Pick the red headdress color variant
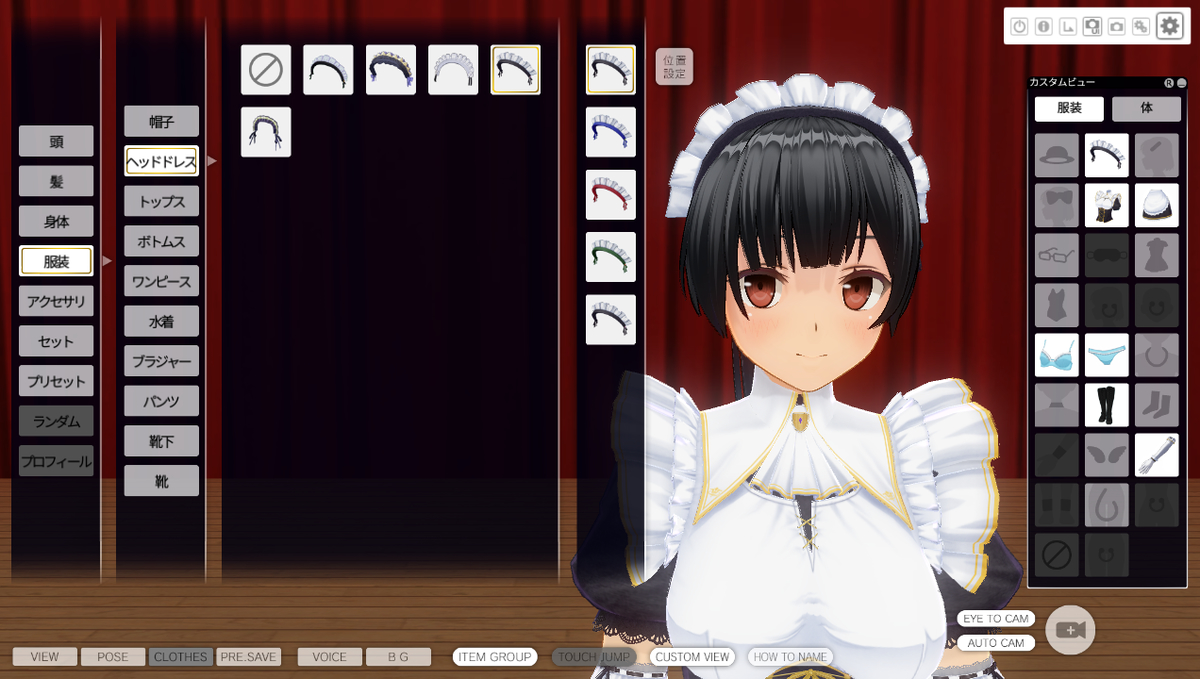The height and width of the screenshot is (679, 1200). pyautogui.click(x=611, y=195)
